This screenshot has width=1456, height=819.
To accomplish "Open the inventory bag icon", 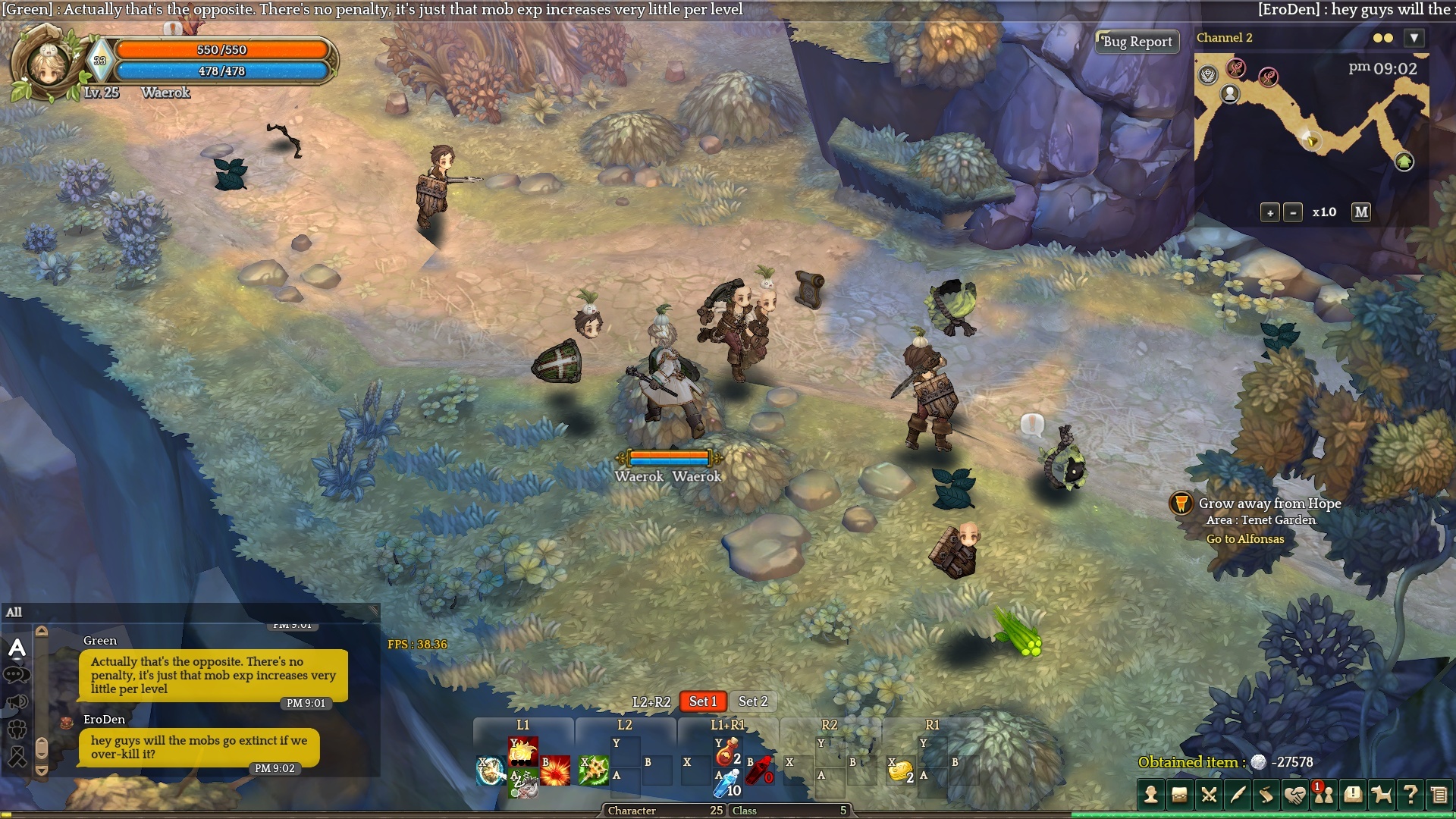I will pyautogui.click(x=1179, y=795).
